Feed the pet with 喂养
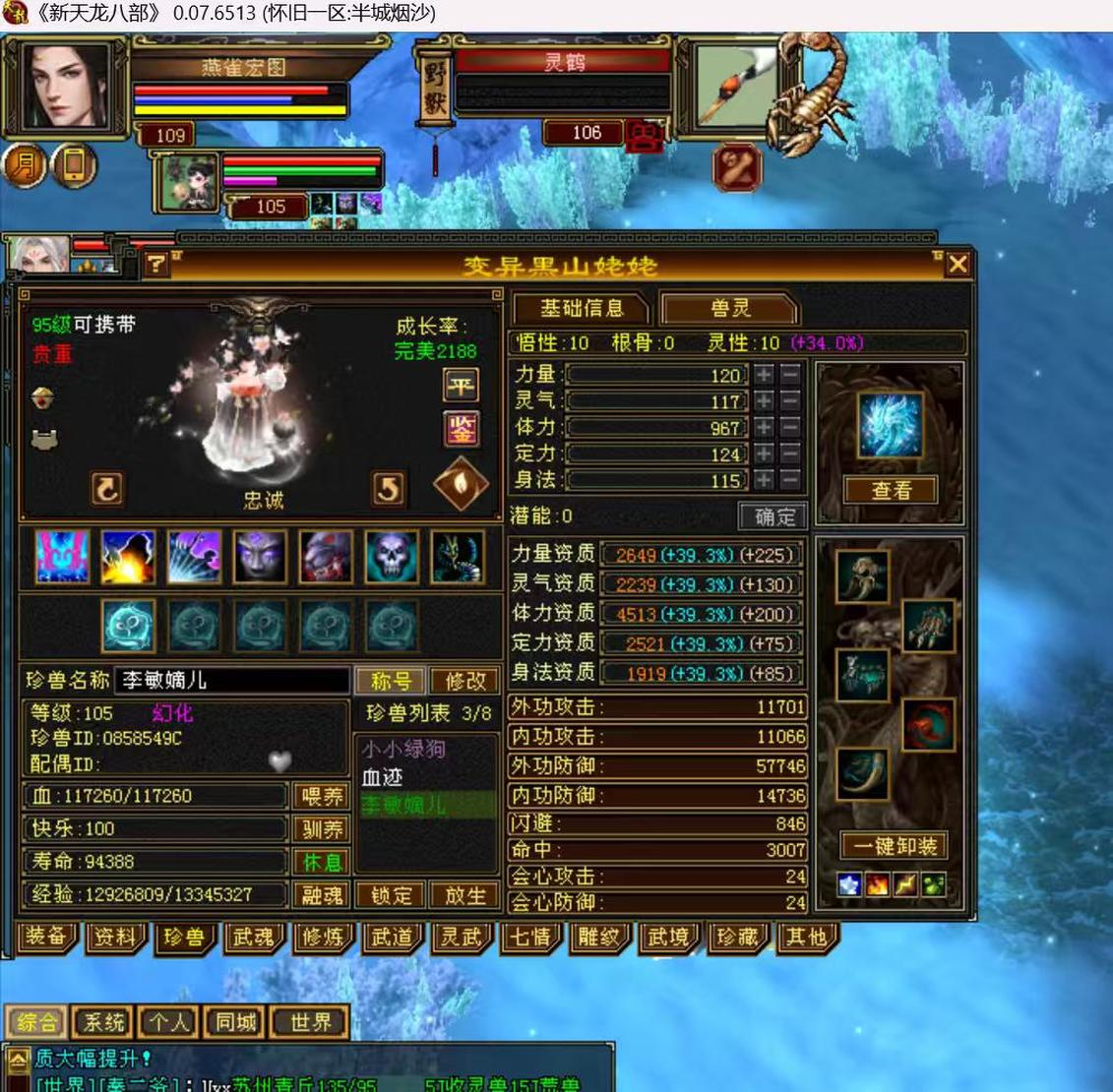Screen dimensions: 1113x1092 pyautogui.click(x=321, y=796)
